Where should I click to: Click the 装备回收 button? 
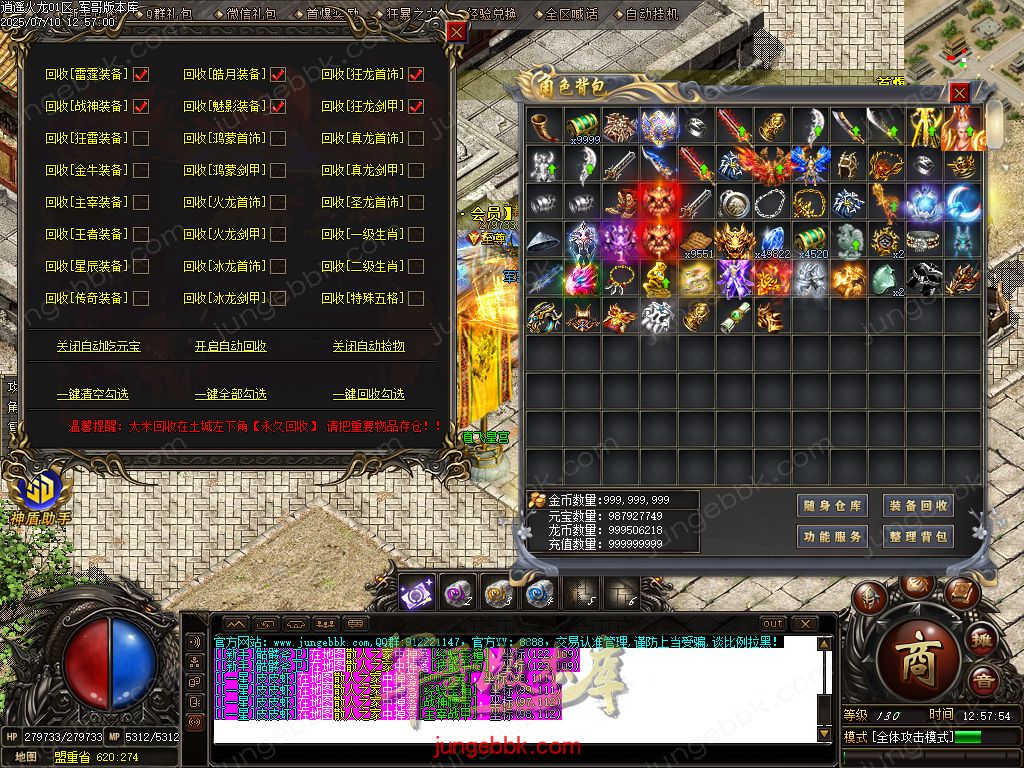(x=918, y=506)
